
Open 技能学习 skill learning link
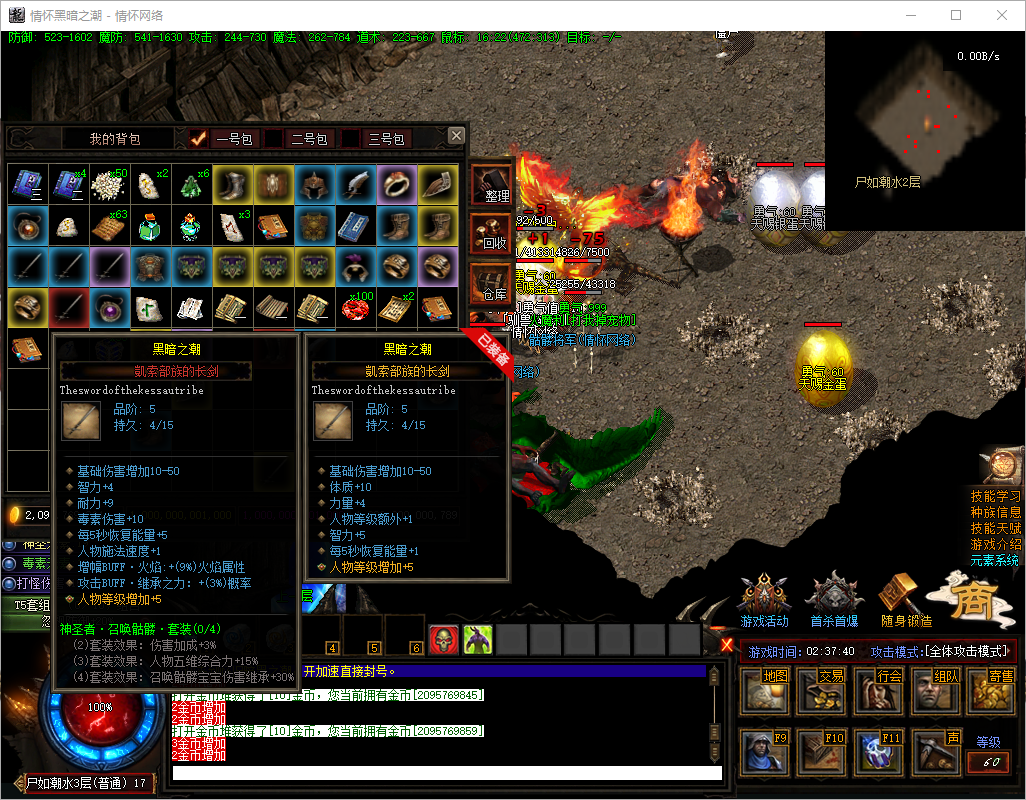tap(996, 497)
